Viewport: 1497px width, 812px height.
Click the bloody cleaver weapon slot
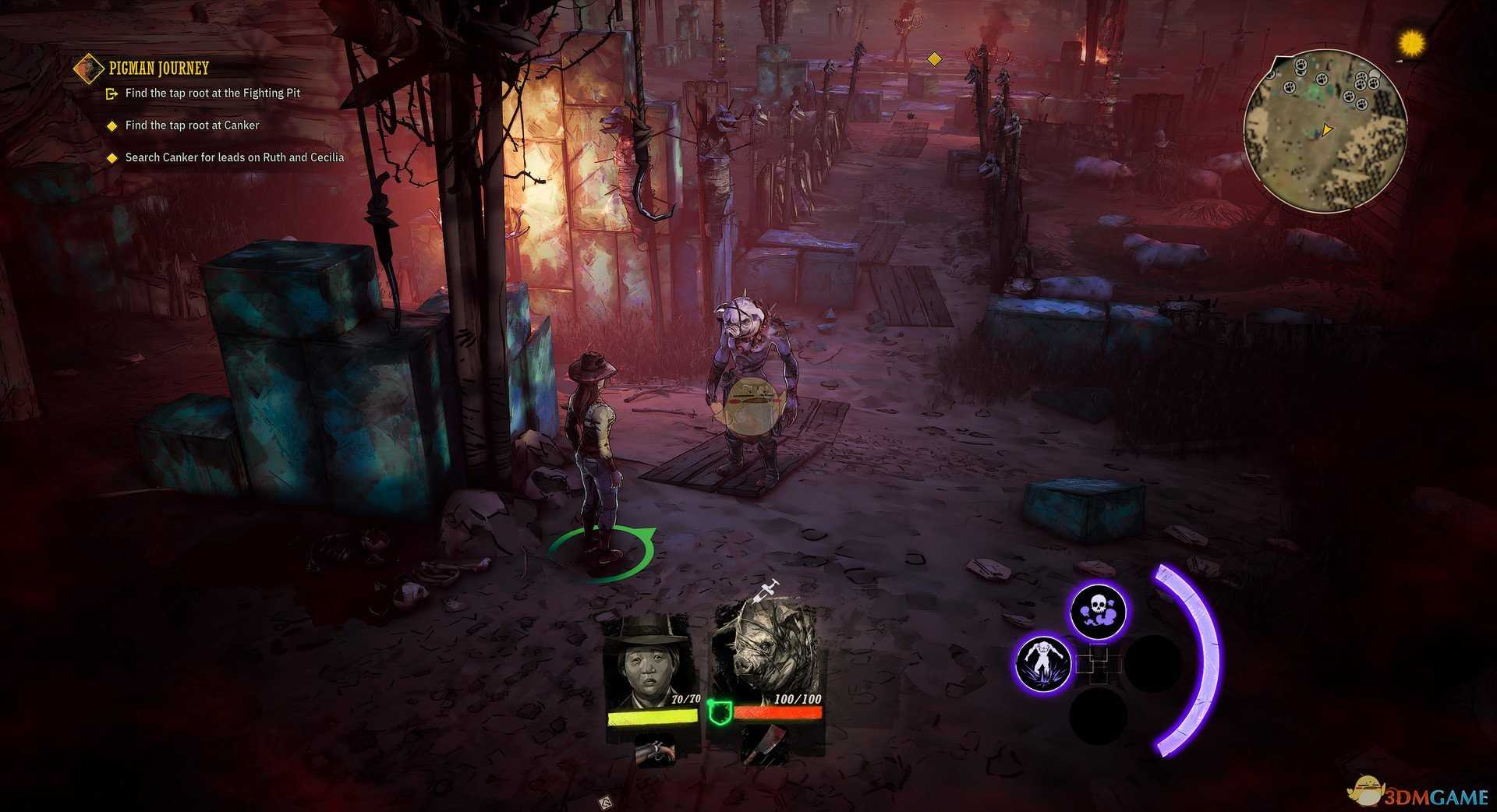click(763, 746)
